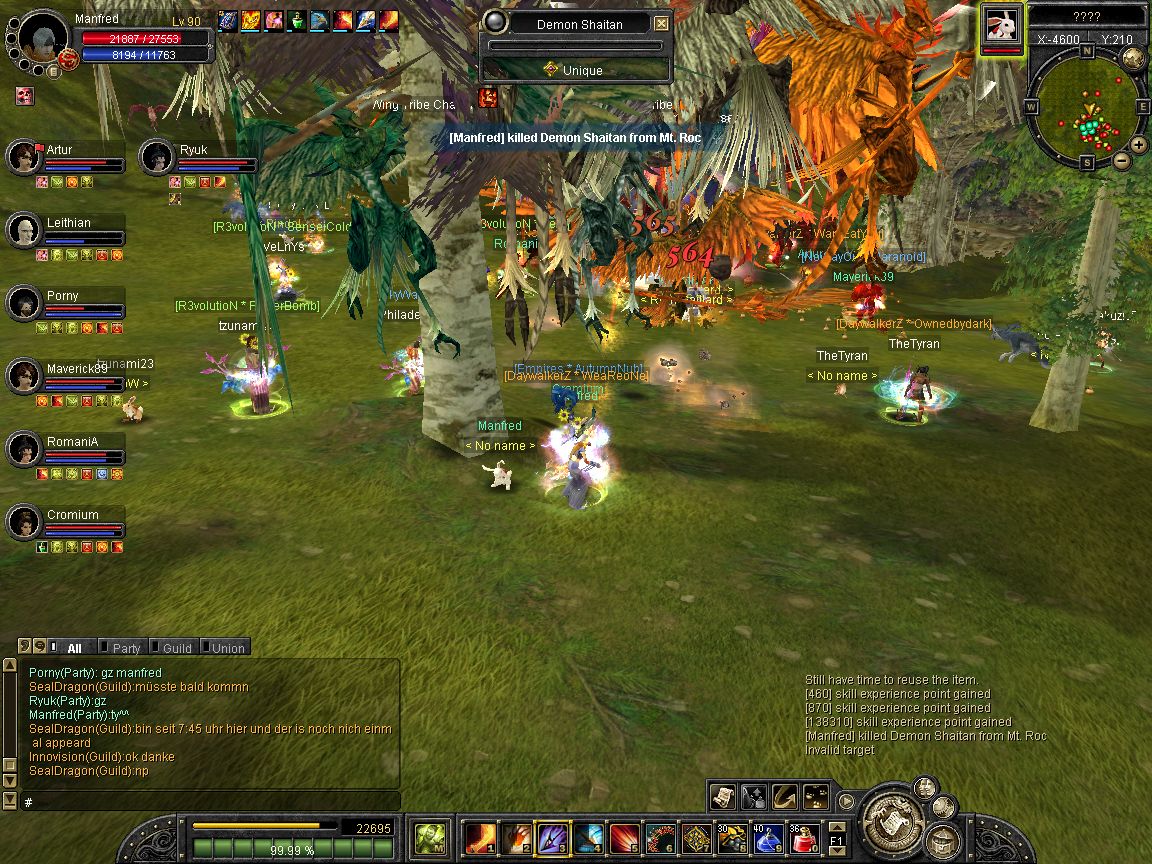The width and height of the screenshot is (1152, 864).
Task: Close the Demon Shaitan target window
Action: pyautogui.click(x=662, y=24)
